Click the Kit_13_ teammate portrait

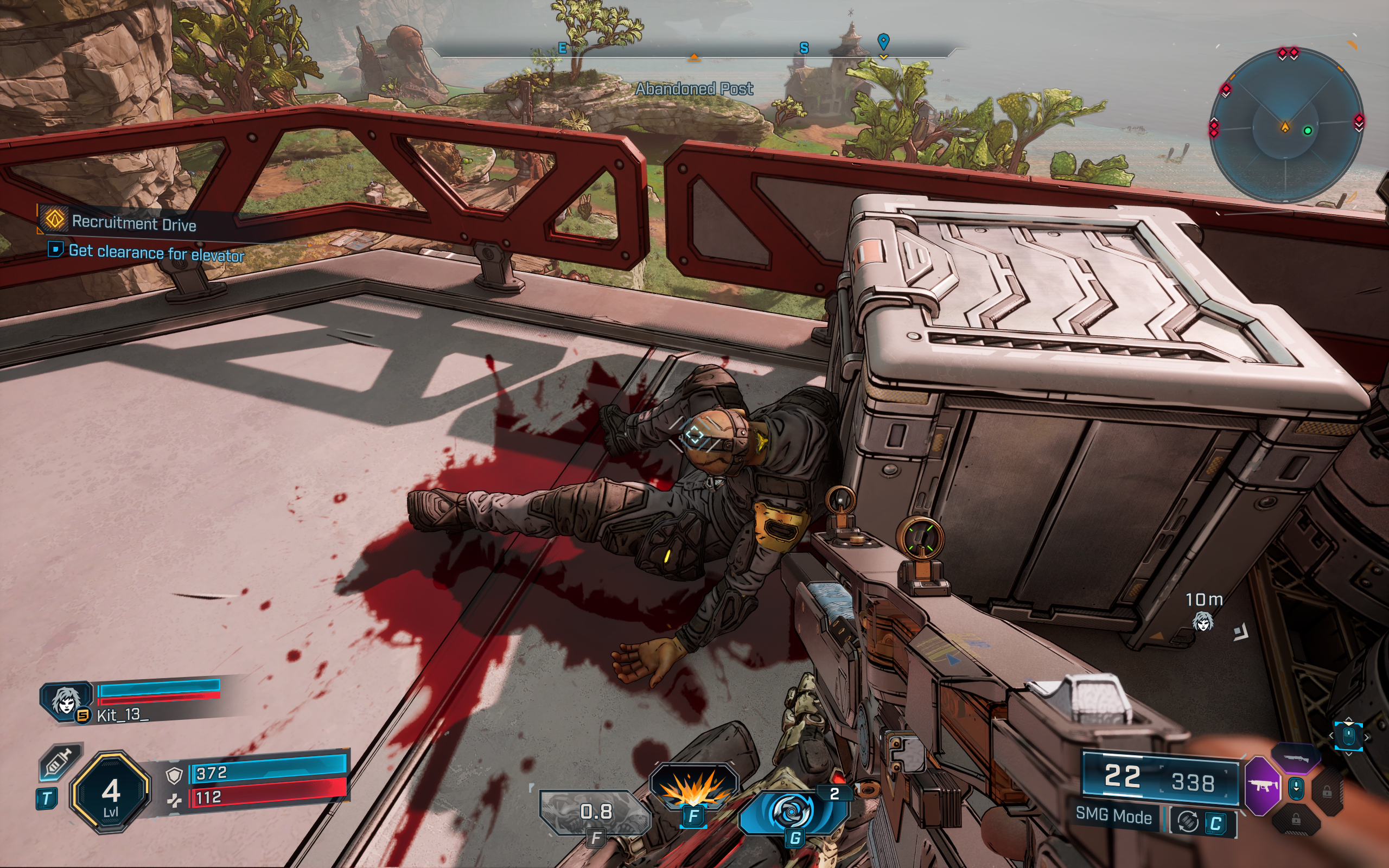[65, 700]
